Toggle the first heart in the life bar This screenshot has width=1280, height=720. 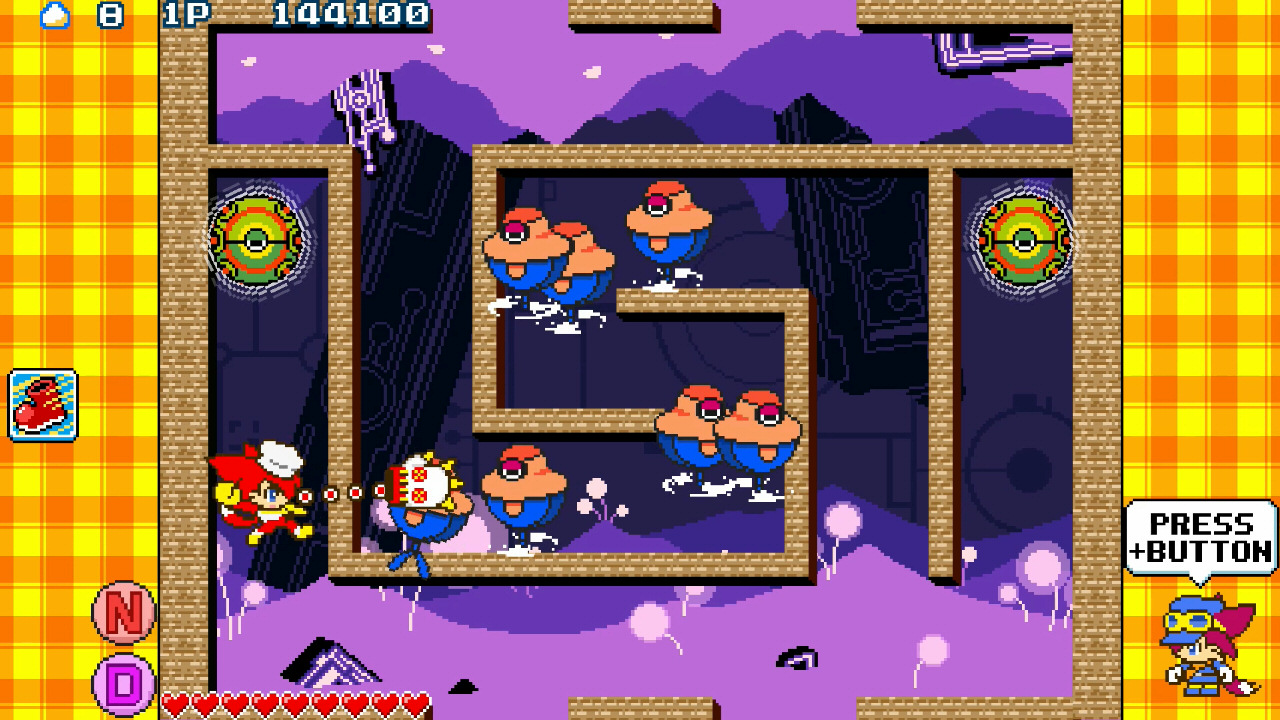pos(176,706)
